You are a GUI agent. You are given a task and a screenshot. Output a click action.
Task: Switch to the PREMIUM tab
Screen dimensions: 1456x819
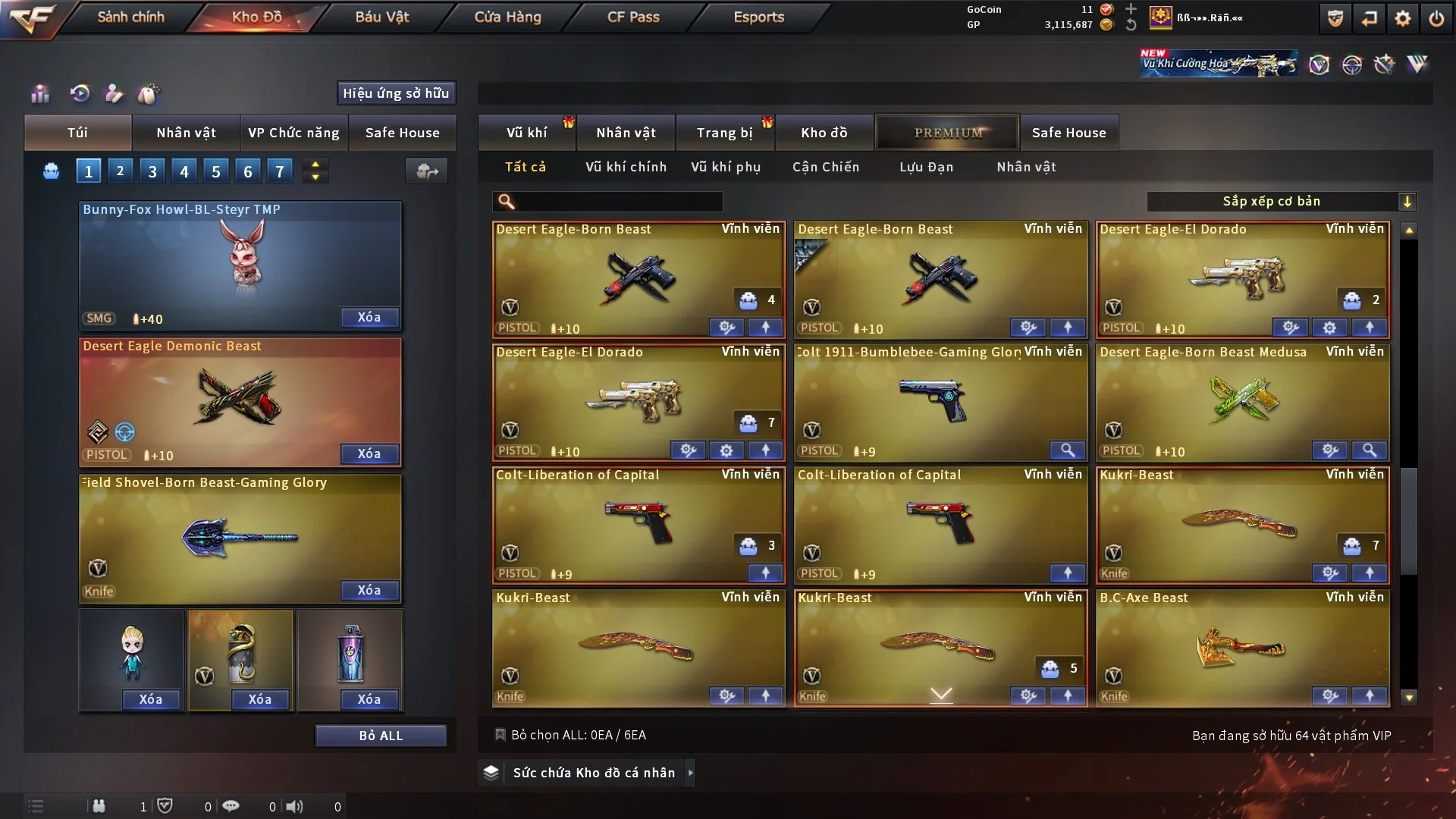948,133
